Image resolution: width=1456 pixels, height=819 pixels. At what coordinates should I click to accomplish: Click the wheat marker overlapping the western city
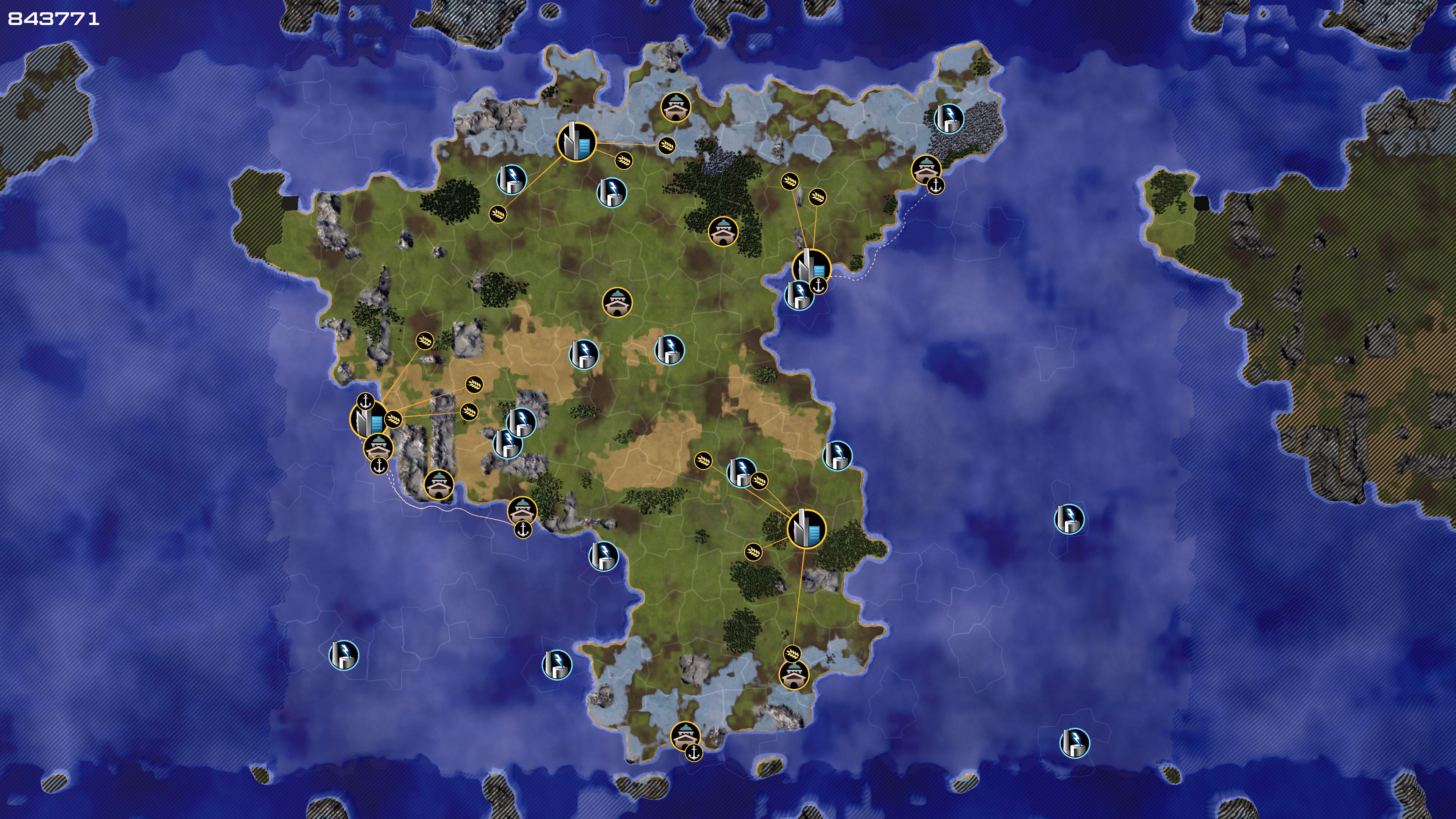click(x=393, y=419)
